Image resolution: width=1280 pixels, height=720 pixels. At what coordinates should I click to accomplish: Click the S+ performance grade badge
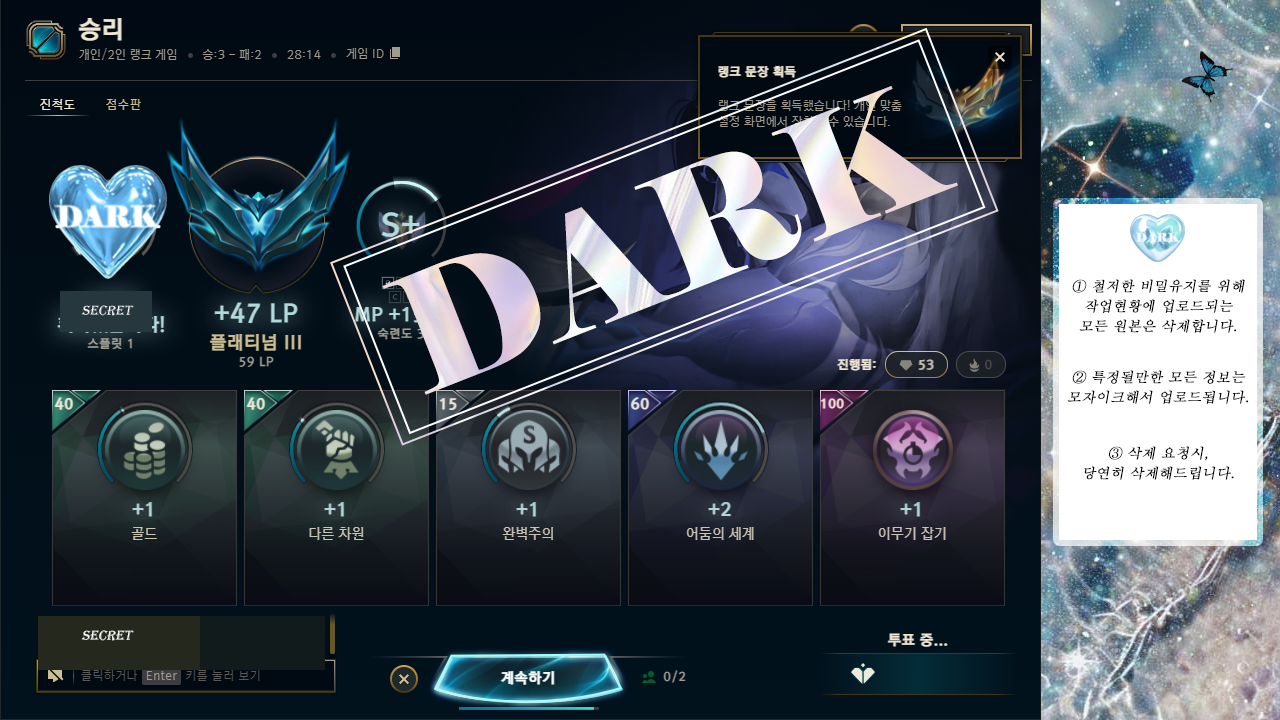(x=401, y=225)
